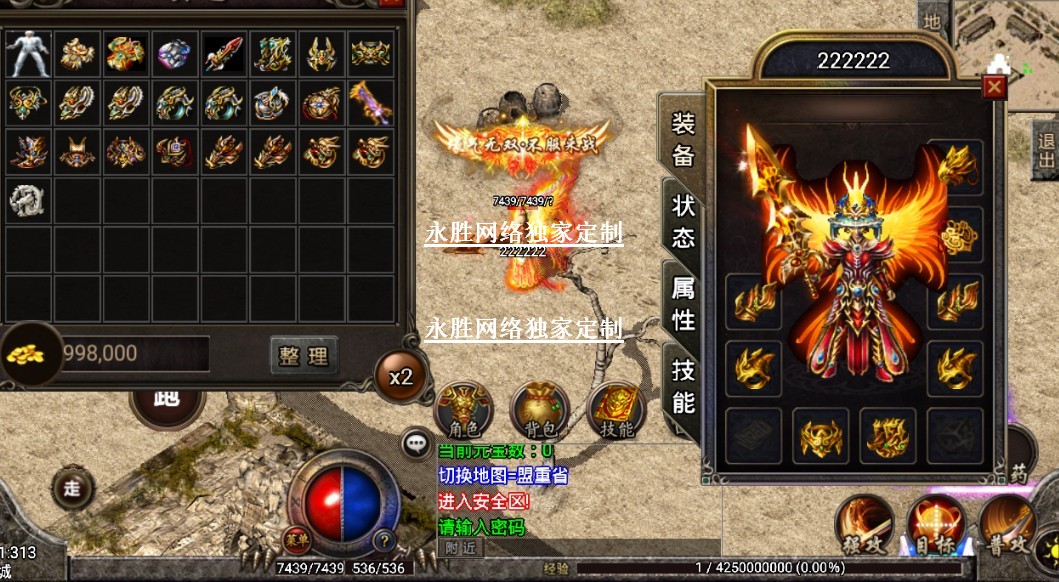Image resolution: width=1059 pixels, height=582 pixels.
Task: Open the chat speech bubble button
Action: [417, 443]
